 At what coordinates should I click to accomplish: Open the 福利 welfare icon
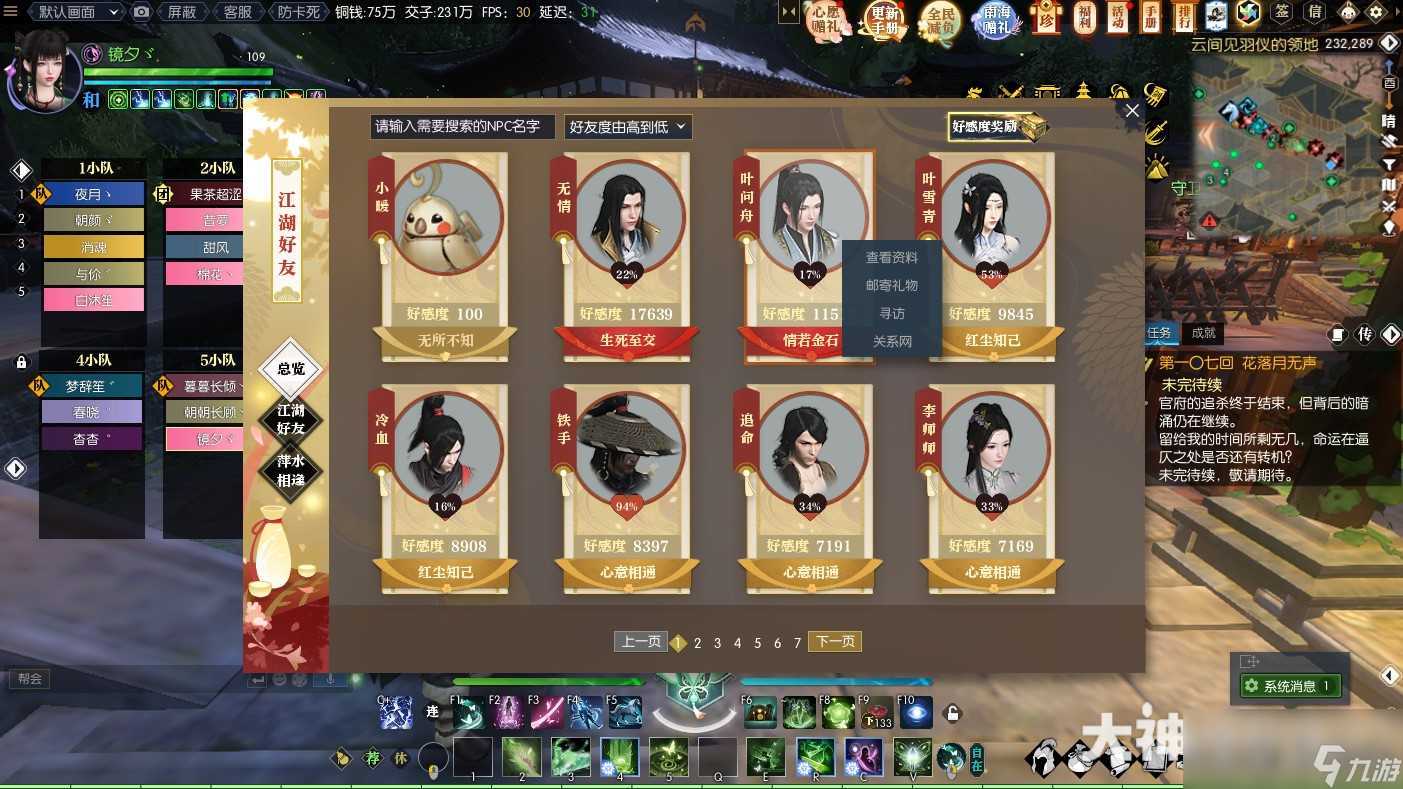(1085, 18)
